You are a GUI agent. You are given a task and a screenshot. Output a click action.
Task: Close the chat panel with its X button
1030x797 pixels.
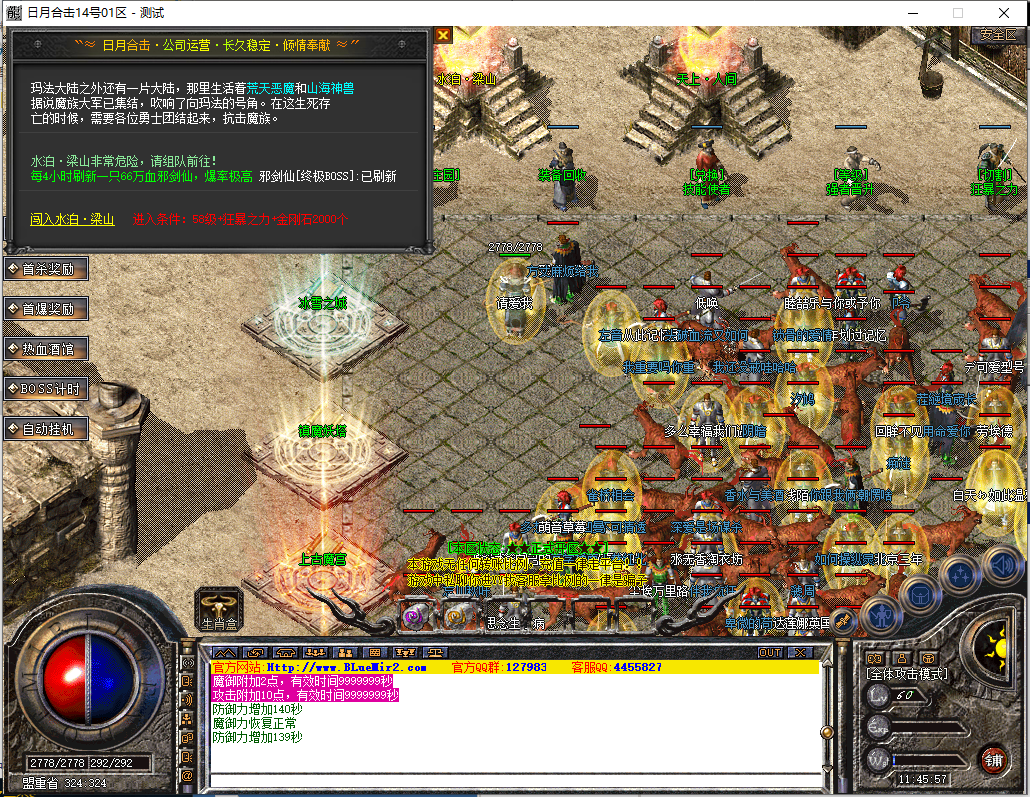click(799, 652)
